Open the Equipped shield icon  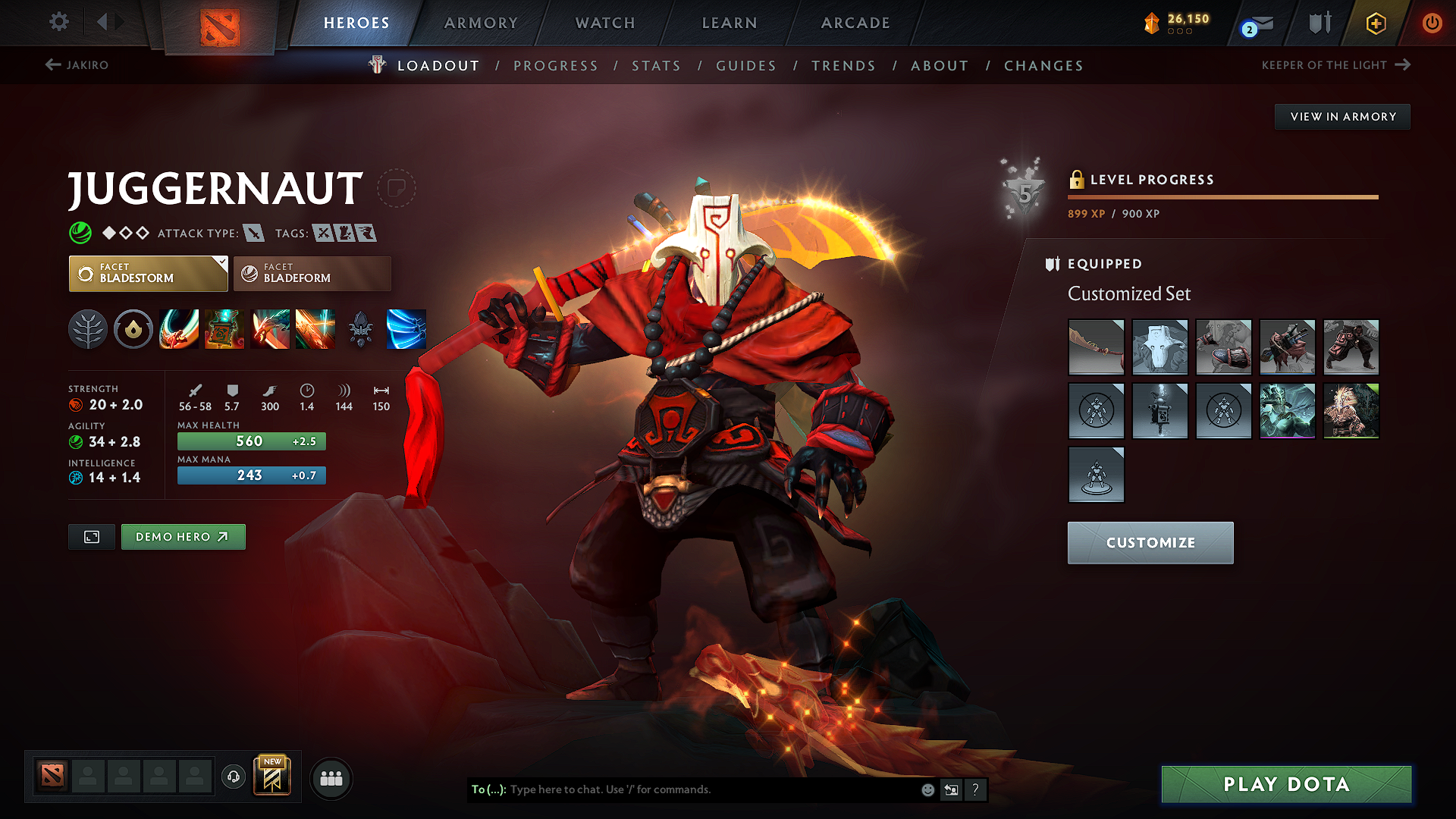pos(1051,264)
